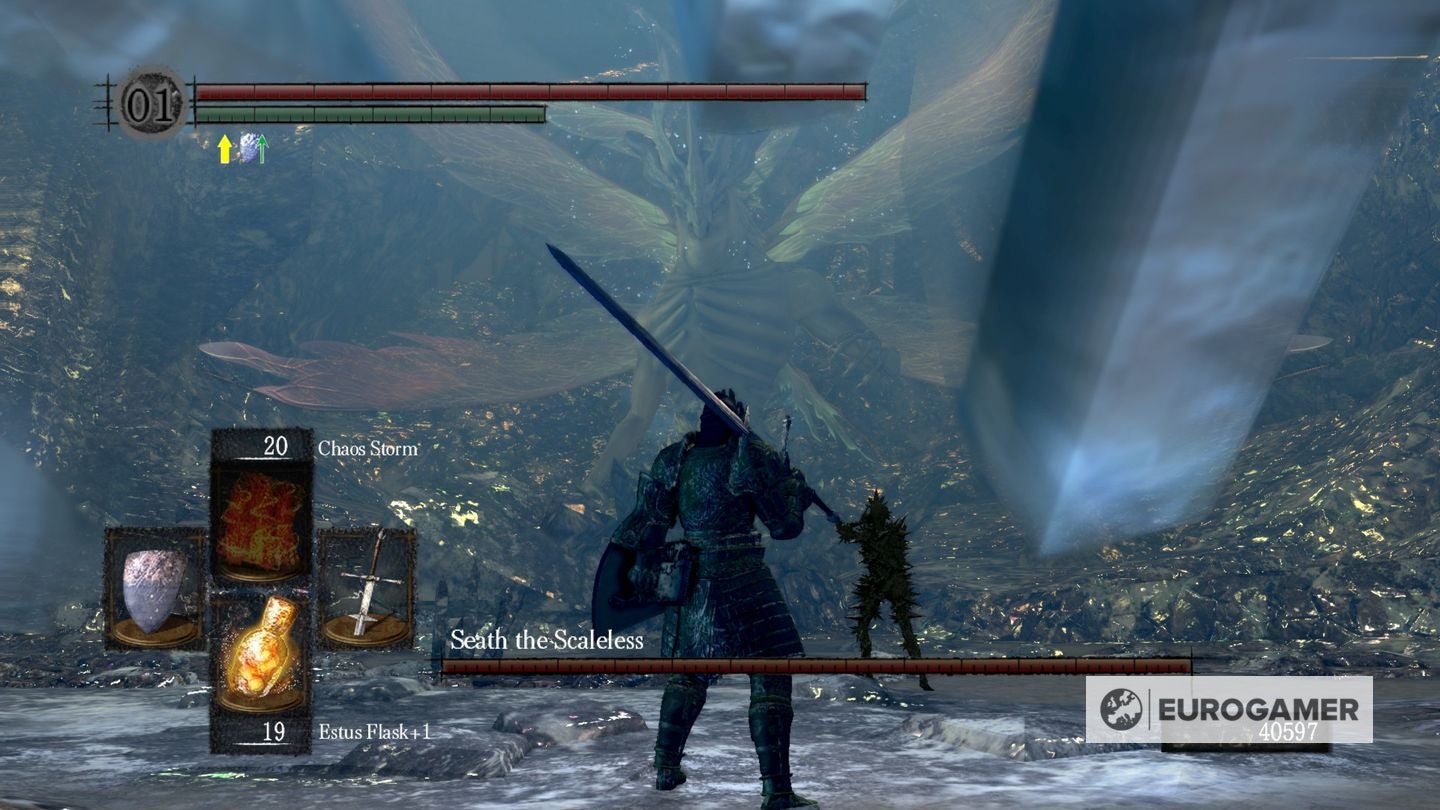1440x810 pixels.
Task: Click the green stamina regen buff arrow icon
Action: pyautogui.click(x=262, y=149)
